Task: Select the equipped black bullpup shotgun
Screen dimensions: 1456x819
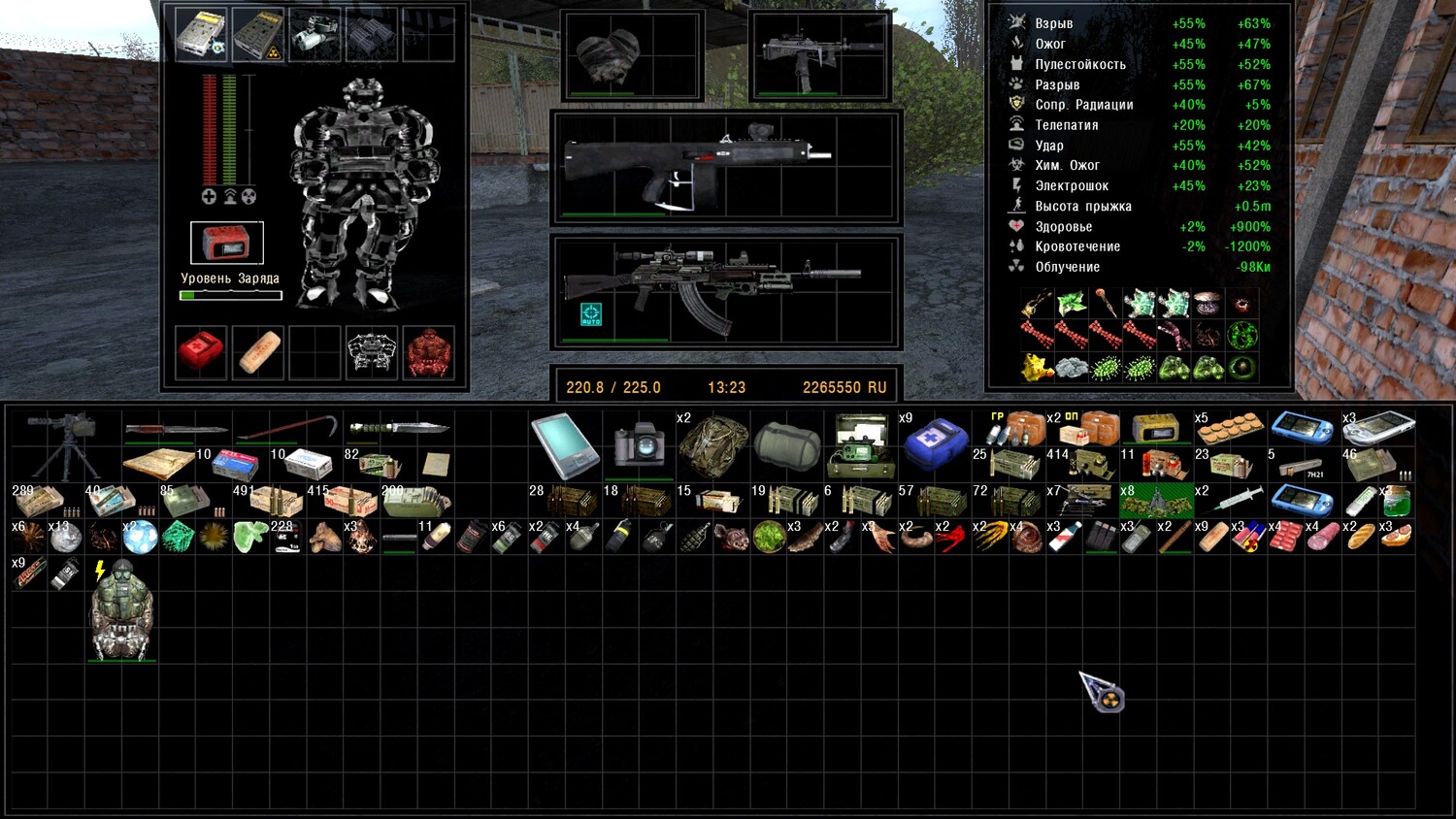Action: pos(699,163)
